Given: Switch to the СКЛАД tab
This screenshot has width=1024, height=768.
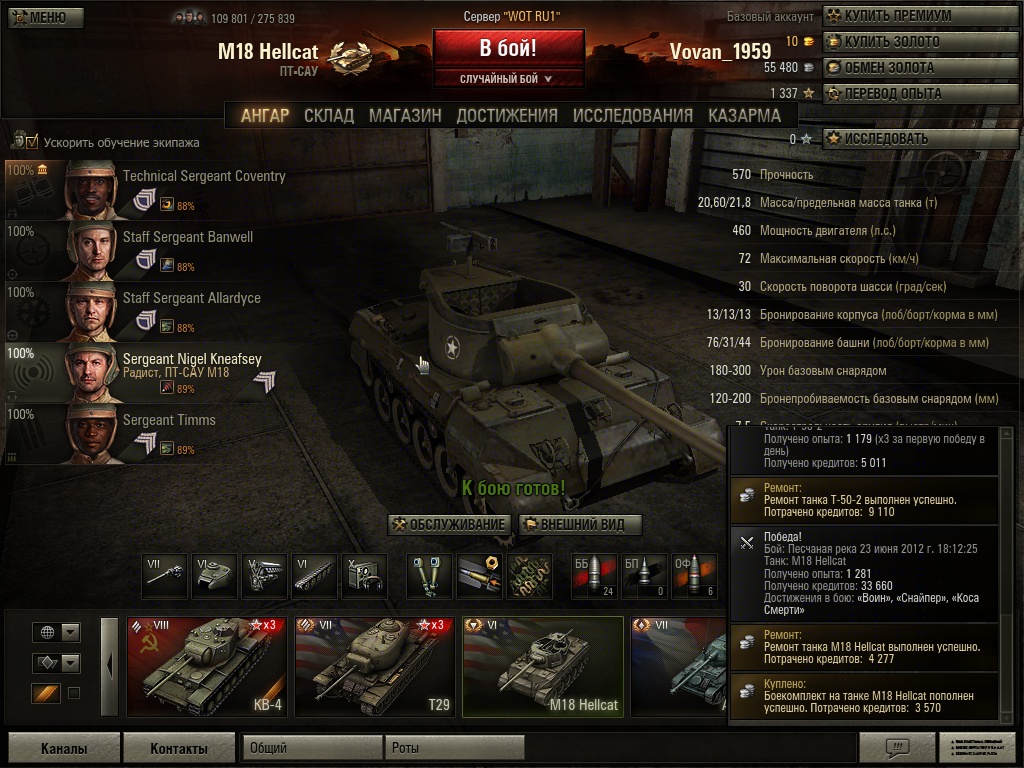Looking at the screenshot, I should click(329, 115).
